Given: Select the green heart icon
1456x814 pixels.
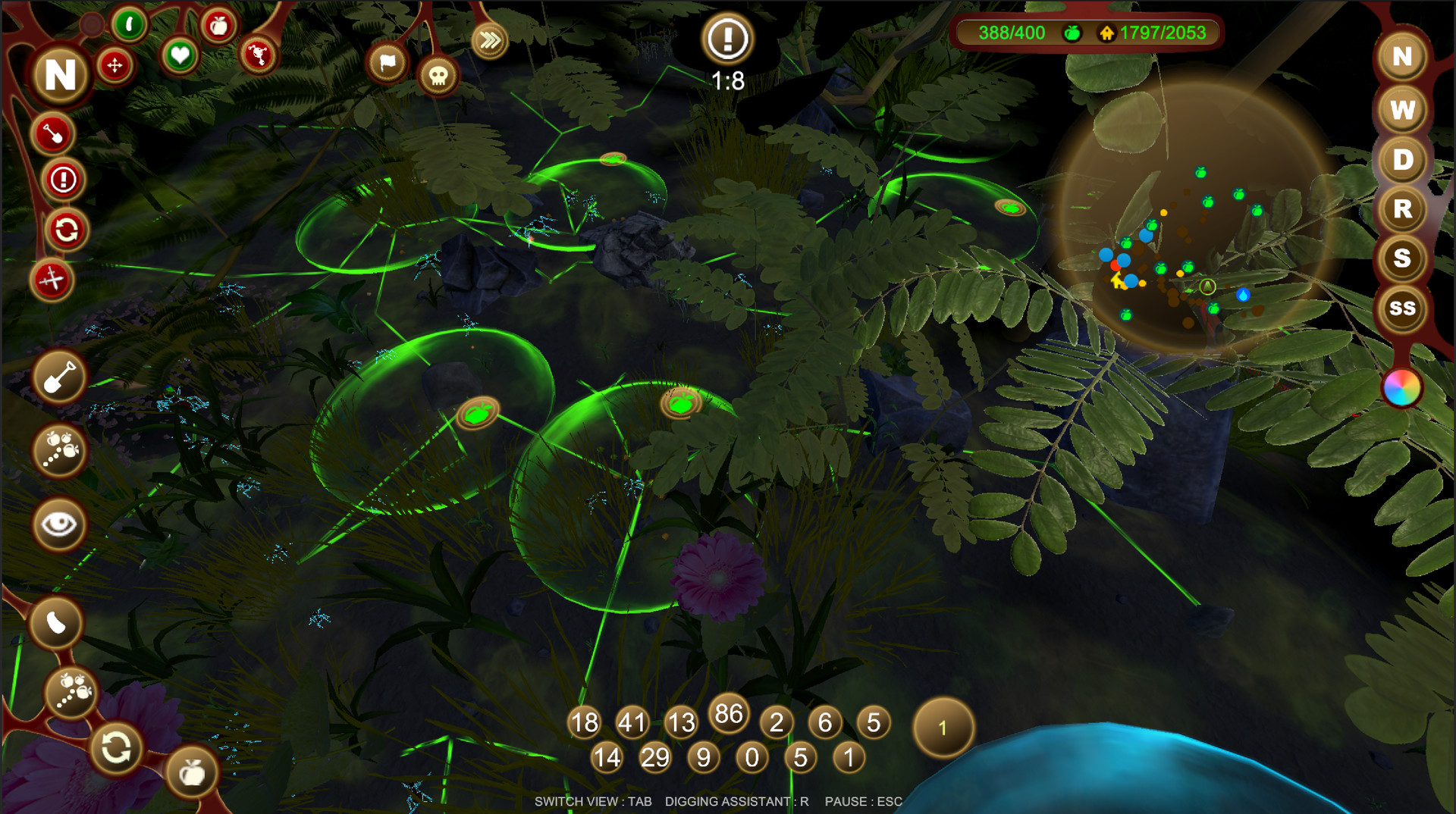Looking at the screenshot, I should point(180,55).
